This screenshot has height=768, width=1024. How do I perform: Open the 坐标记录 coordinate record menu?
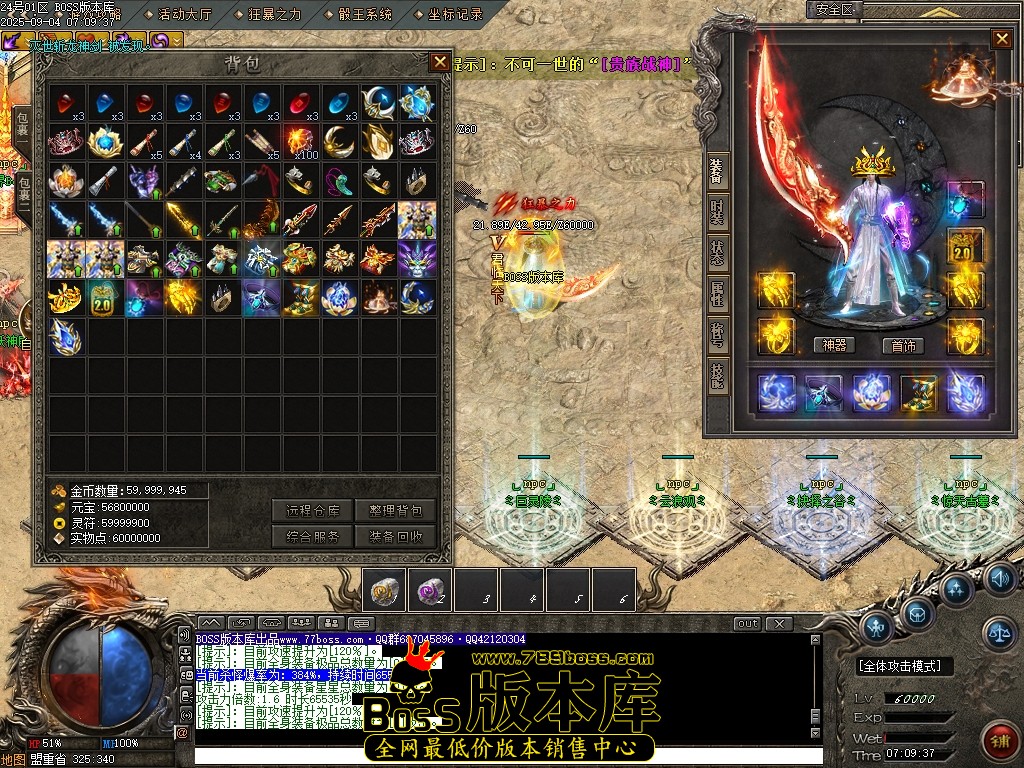[x=455, y=14]
